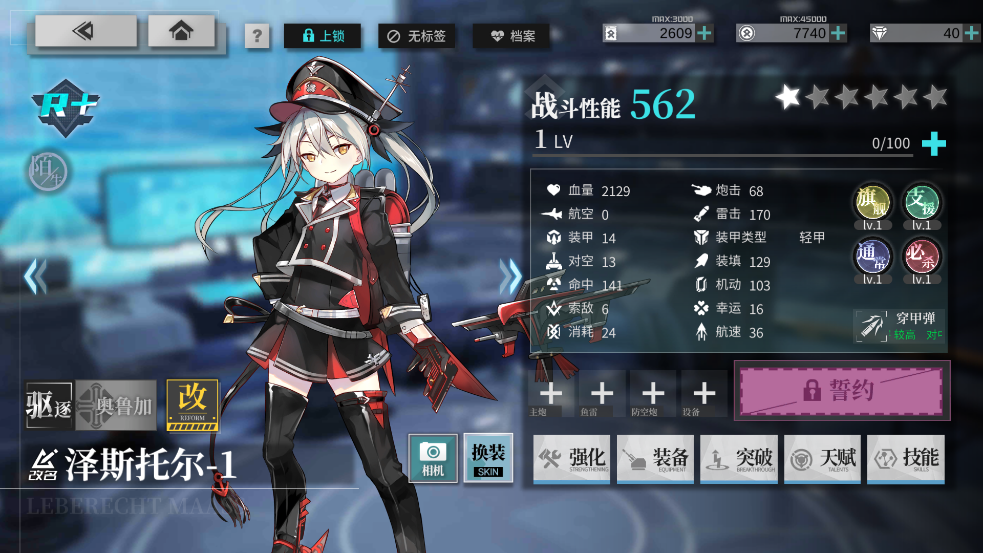
Task: Open the 誓约 oath button
Action: coord(842,390)
